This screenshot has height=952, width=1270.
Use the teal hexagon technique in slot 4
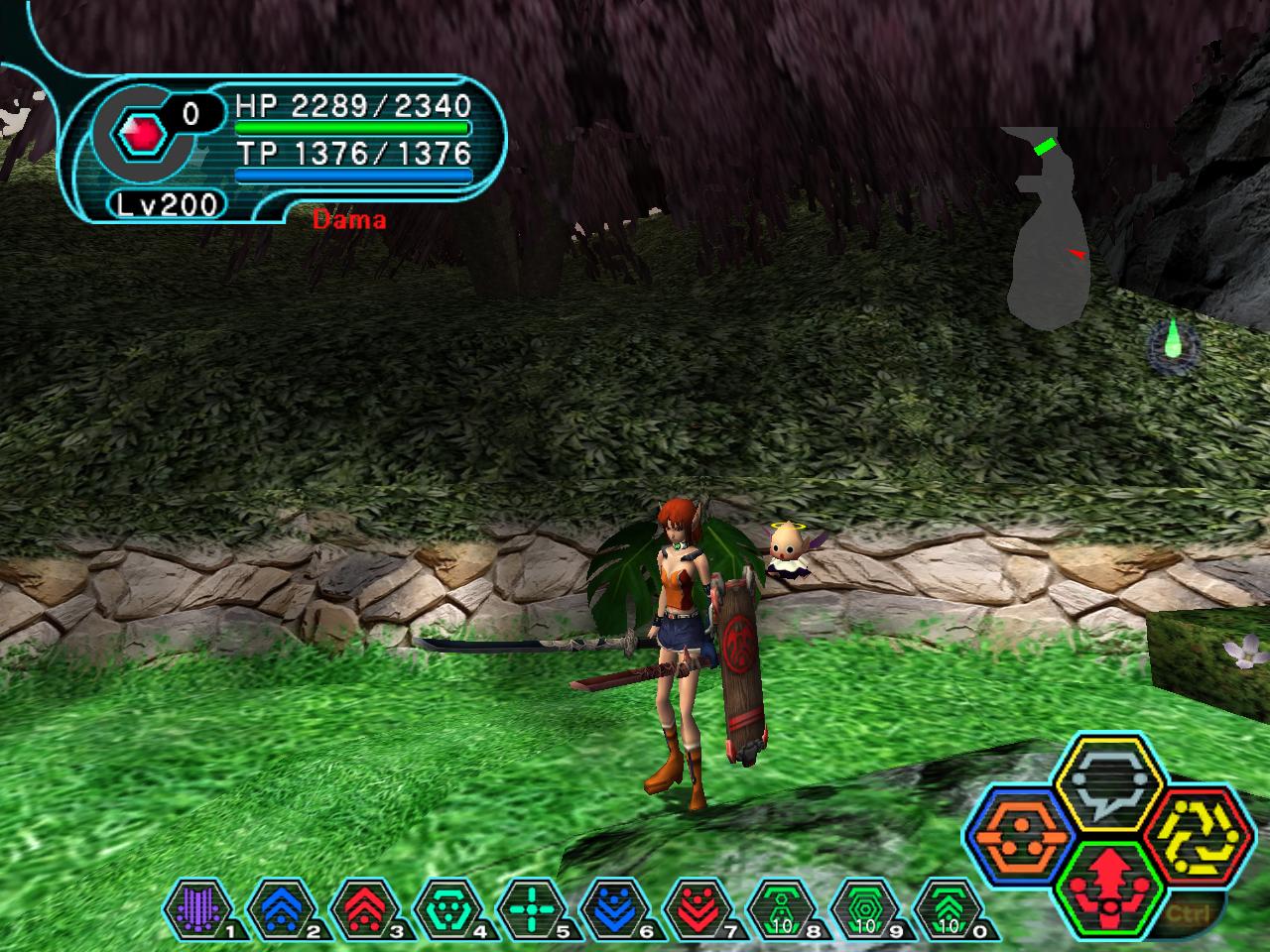pyautogui.click(x=442, y=907)
